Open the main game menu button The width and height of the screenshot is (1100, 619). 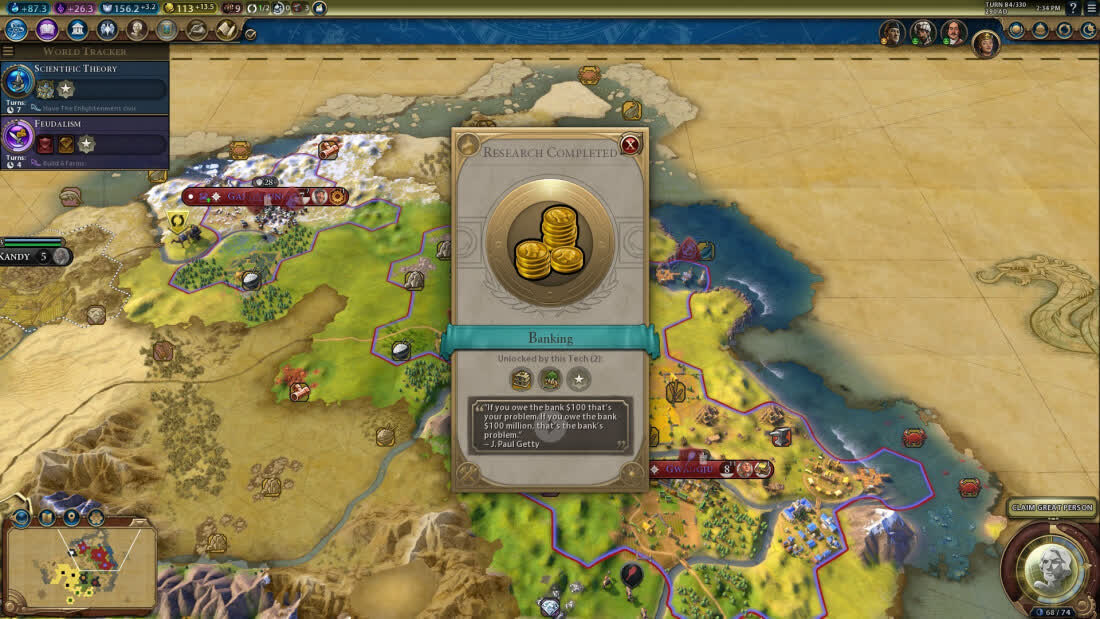coord(1091,8)
